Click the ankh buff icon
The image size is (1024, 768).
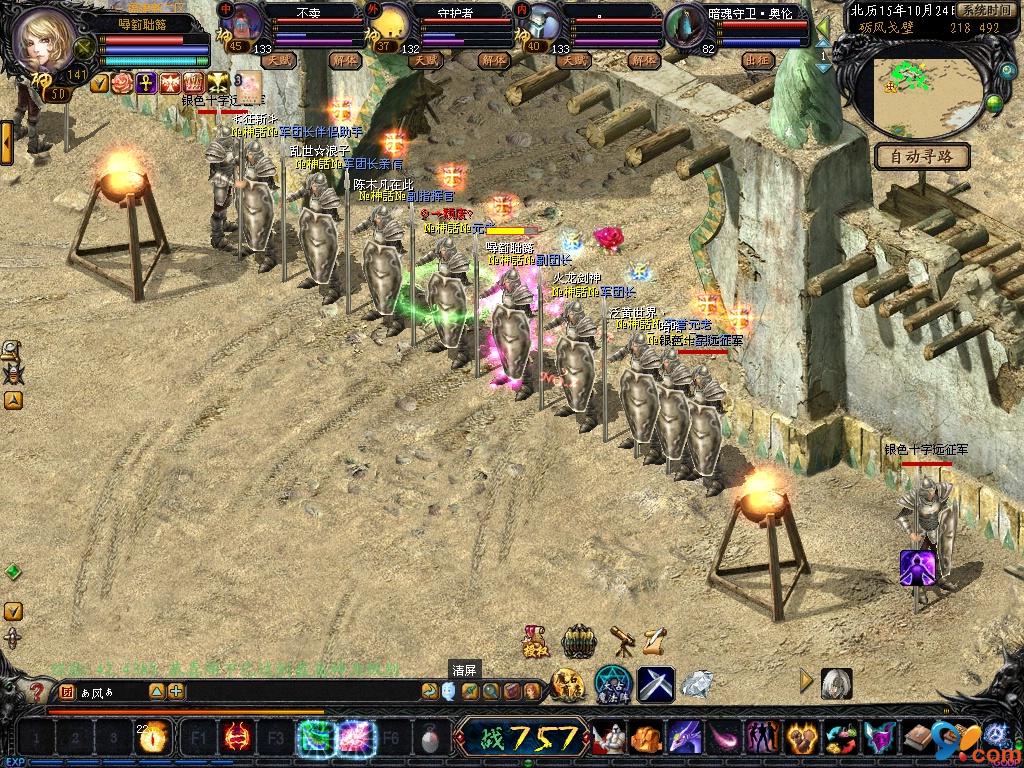coord(146,84)
